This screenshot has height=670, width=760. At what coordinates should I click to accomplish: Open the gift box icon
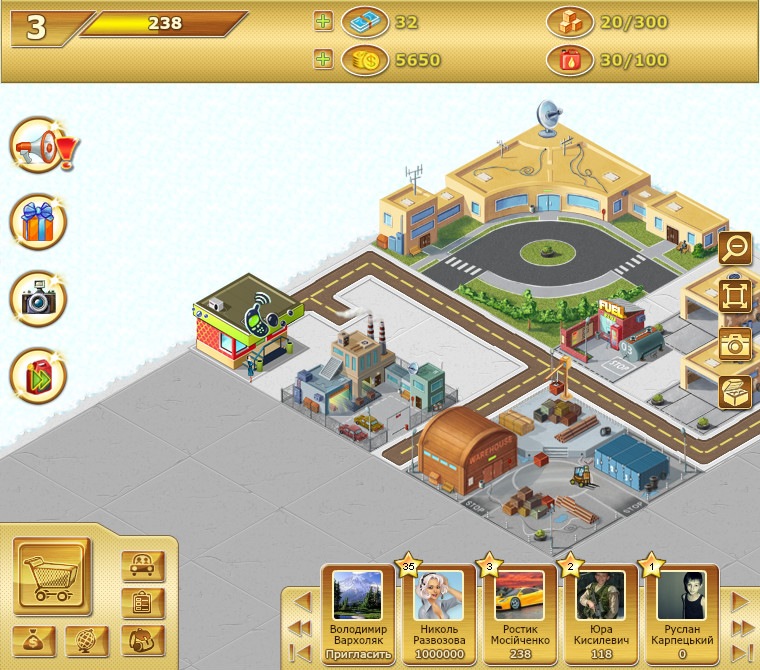pyautogui.click(x=39, y=223)
